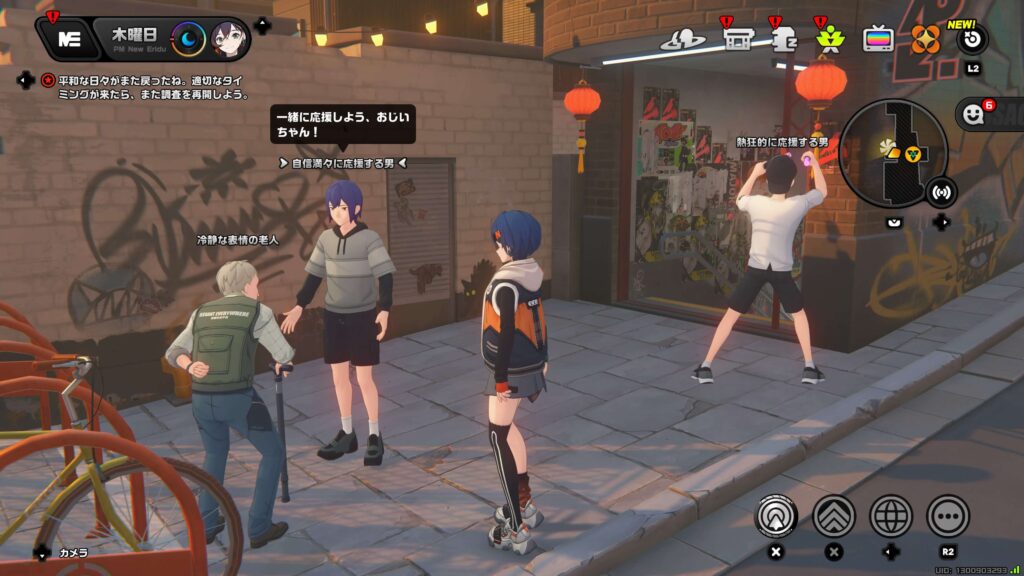This screenshot has height=576, width=1024.
Task: Open the storefront icon with alert badge
Action: coord(738,39)
